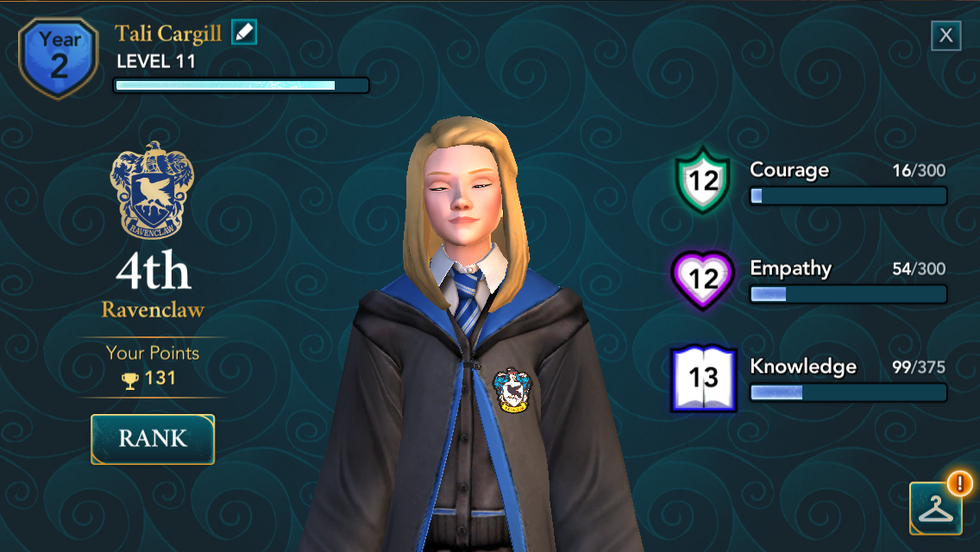Open the wardrobe hanger button

click(x=935, y=508)
